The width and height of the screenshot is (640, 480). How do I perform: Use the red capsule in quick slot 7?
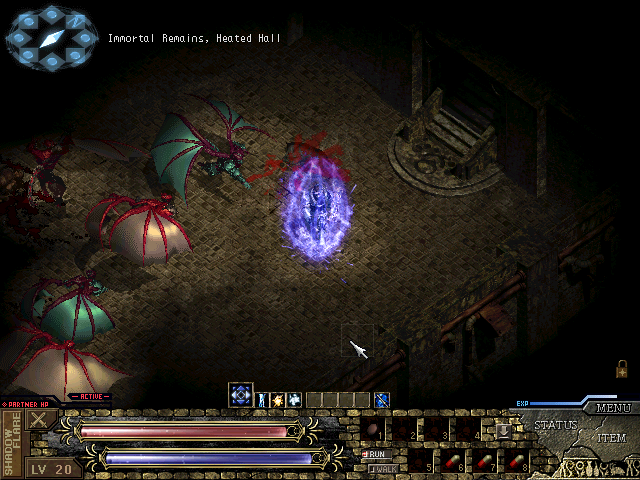pos(484,461)
